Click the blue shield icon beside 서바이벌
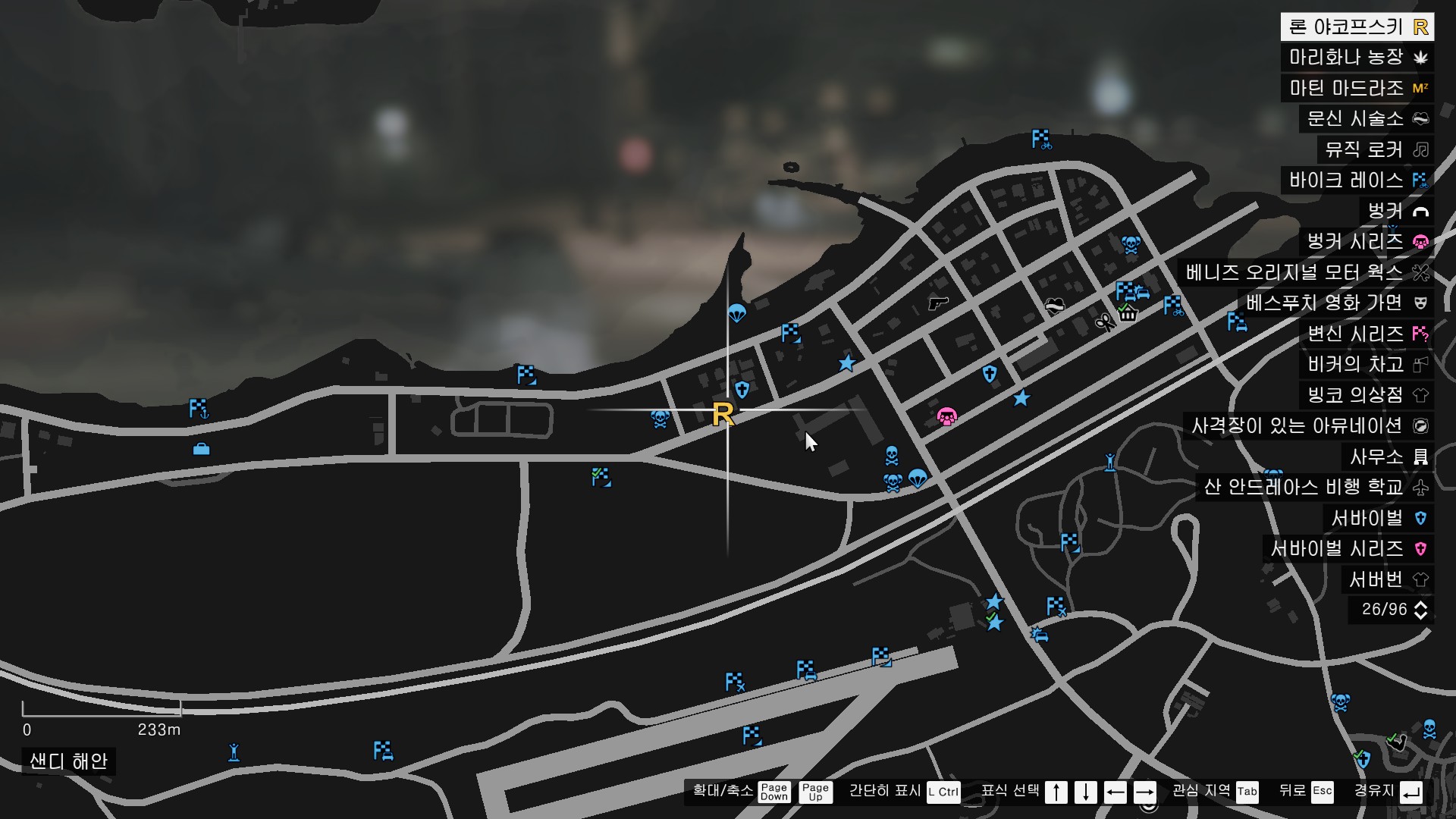Image resolution: width=1456 pixels, height=819 pixels. (x=1420, y=518)
